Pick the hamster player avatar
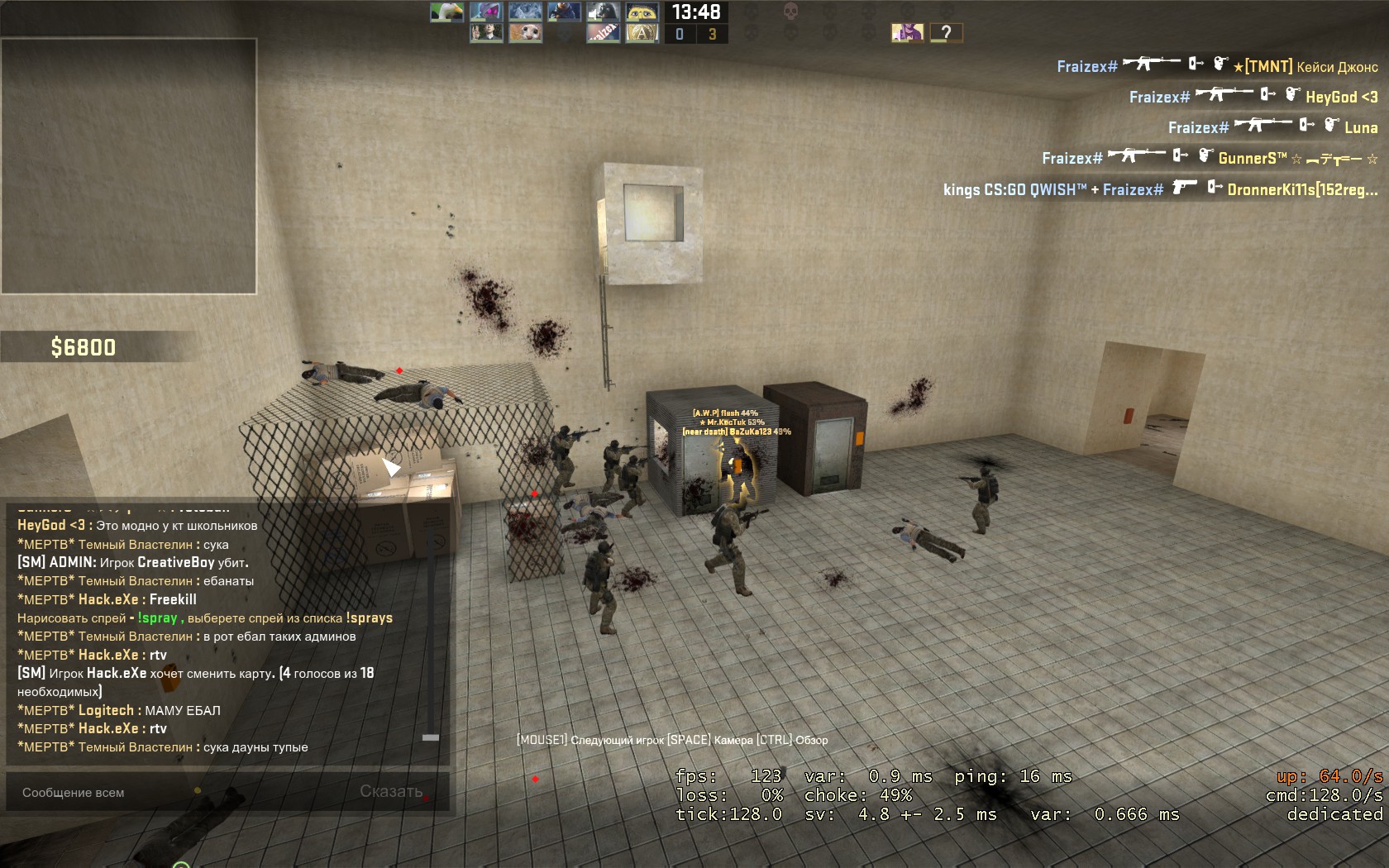The width and height of the screenshot is (1389, 868). [525, 33]
